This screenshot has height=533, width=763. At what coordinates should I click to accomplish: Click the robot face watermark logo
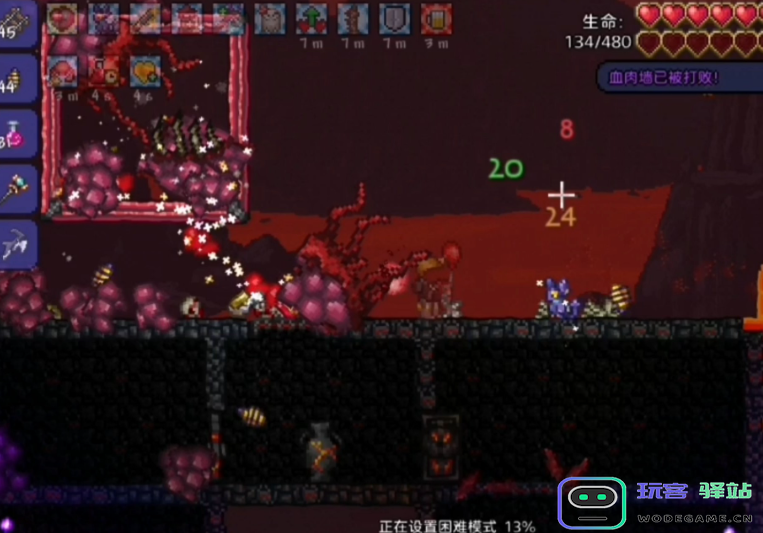(591, 502)
